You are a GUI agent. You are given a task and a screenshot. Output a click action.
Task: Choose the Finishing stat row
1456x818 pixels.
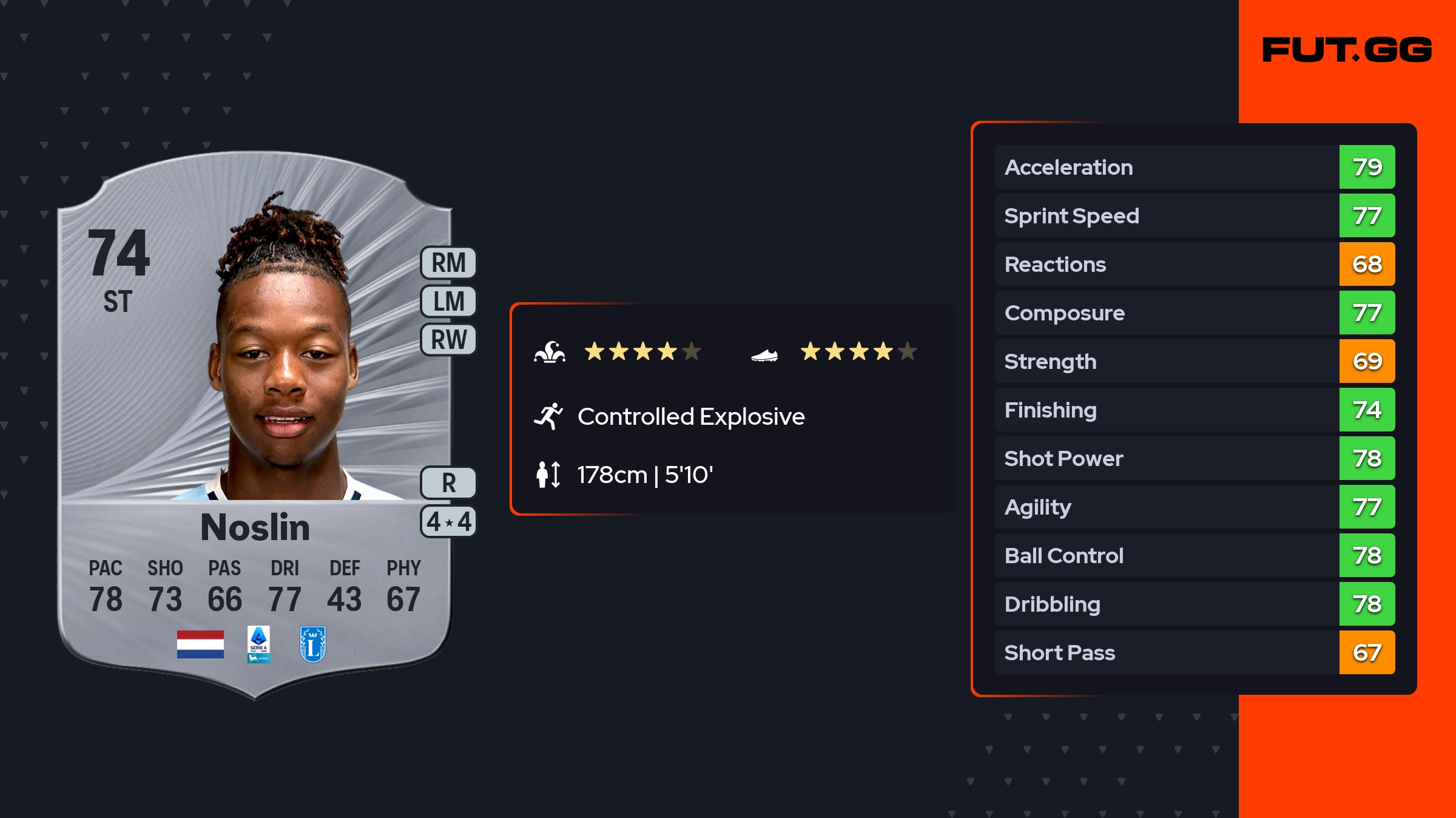click(1194, 410)
